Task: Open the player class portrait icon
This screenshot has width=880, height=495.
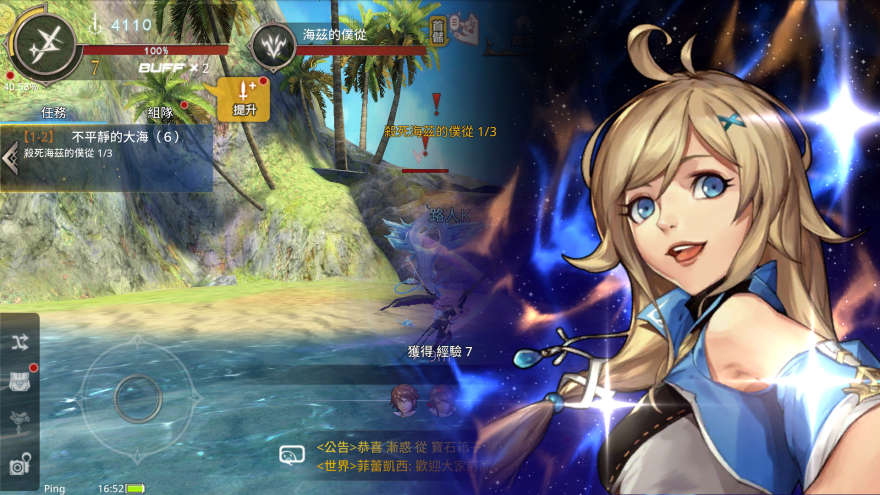Action: pos(43,44)
